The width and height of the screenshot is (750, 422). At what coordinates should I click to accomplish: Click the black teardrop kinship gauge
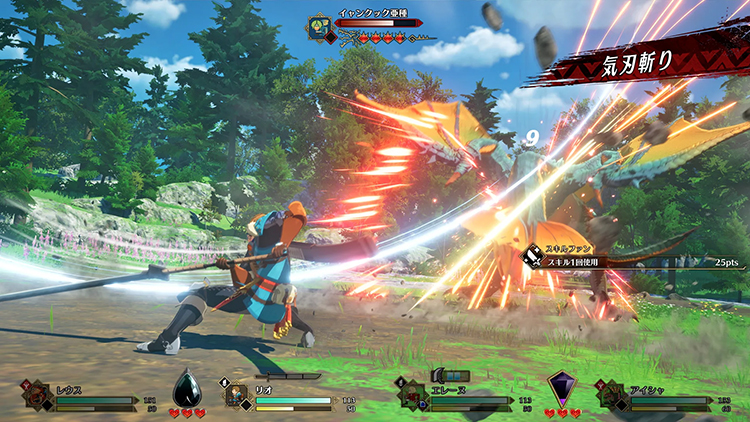(187, 388)
